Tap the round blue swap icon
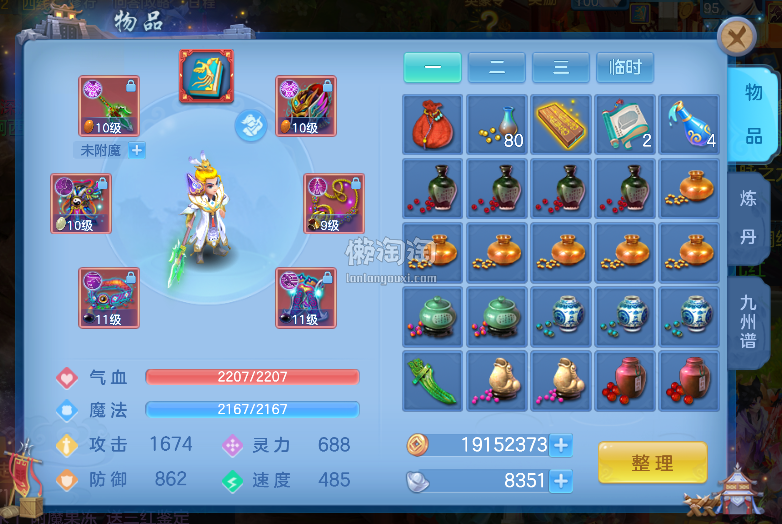 [250, 126]
